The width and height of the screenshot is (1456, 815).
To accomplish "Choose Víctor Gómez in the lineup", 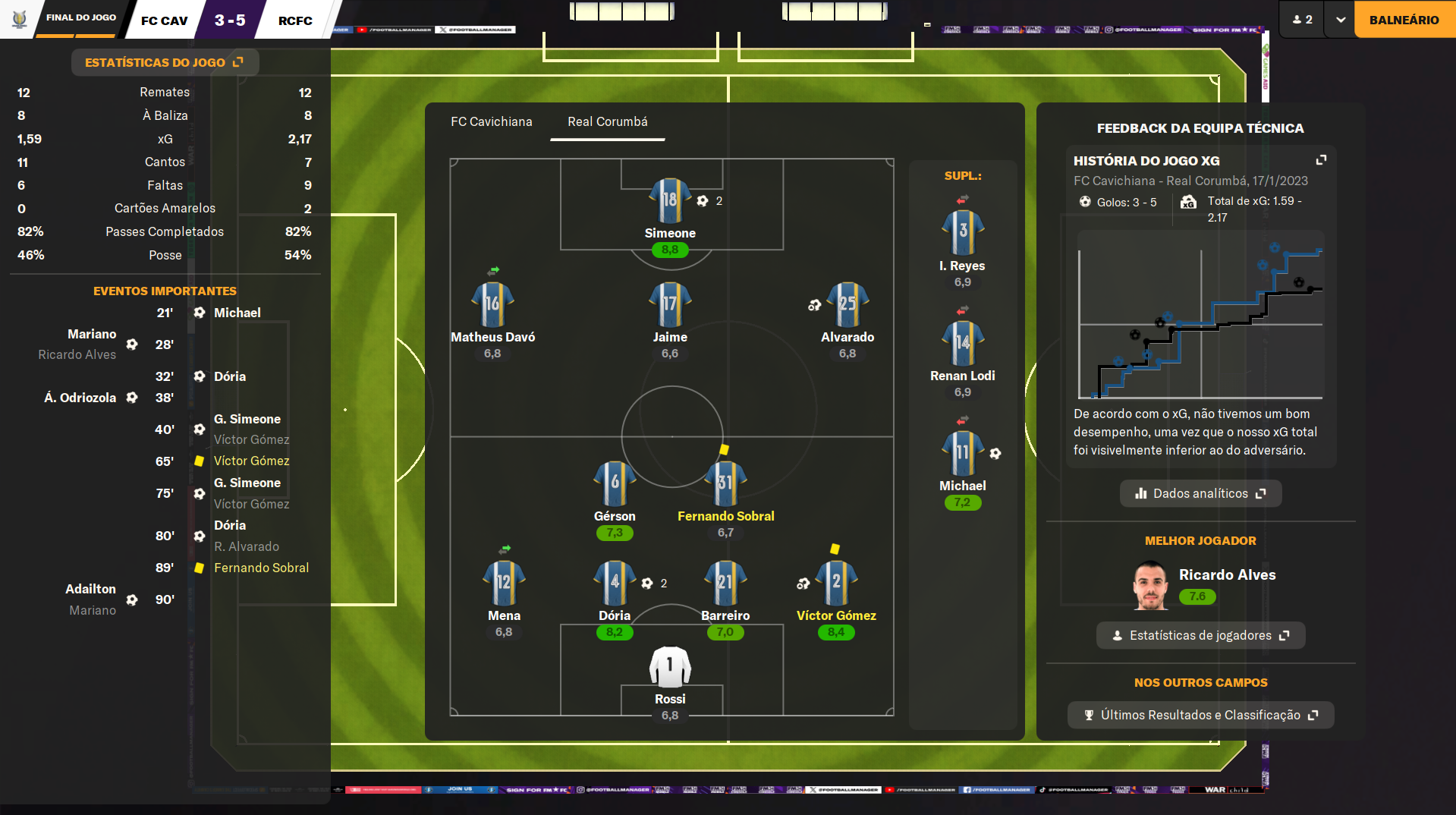I will [836, 584].
